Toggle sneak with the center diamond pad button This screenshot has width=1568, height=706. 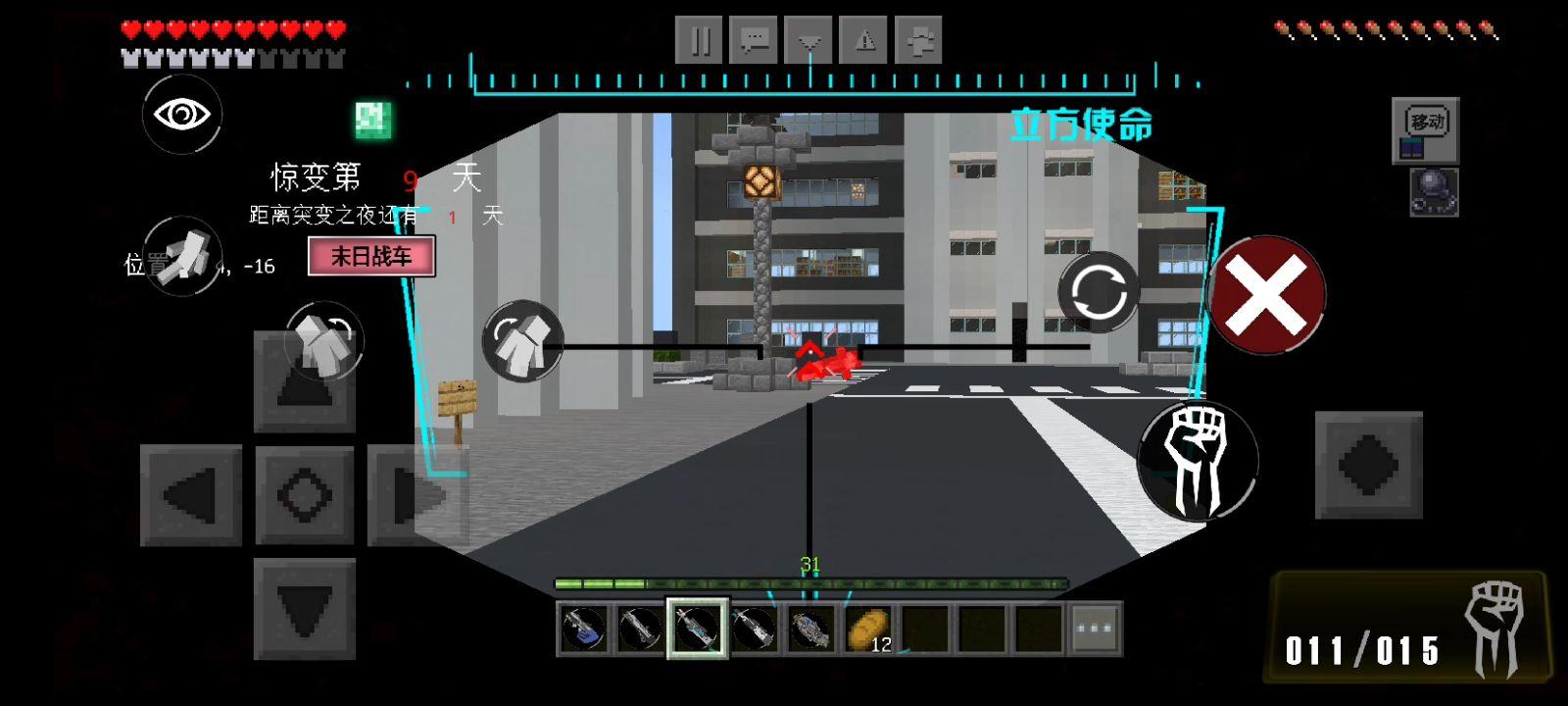pyautogui.click(x=305, y=492)
